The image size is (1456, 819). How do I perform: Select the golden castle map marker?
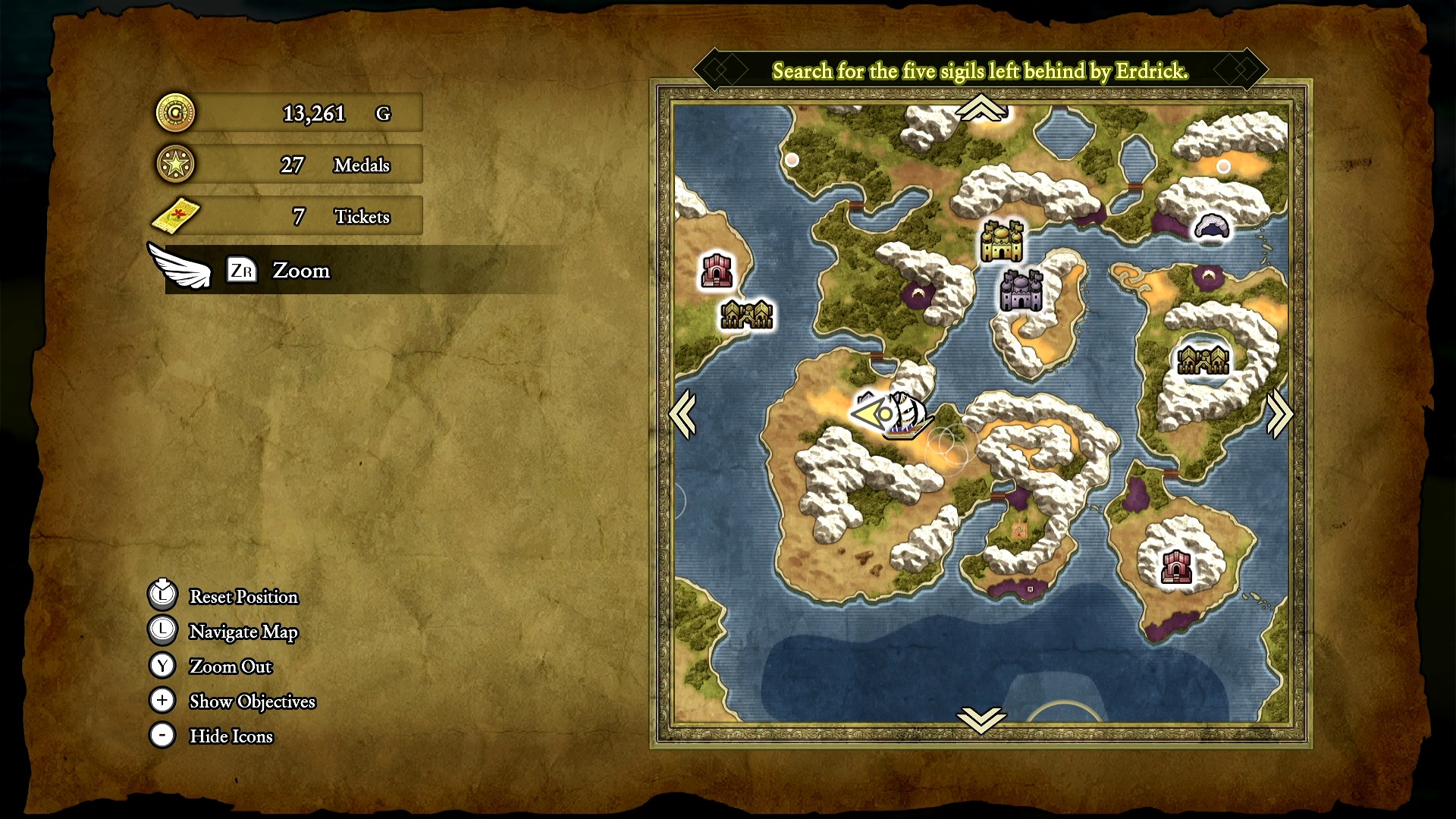click(1002, 241)
